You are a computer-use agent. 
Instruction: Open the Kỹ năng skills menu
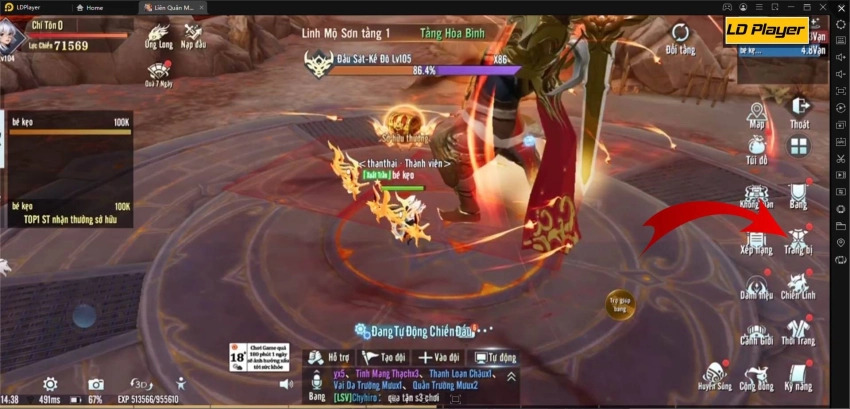click(797, 374)
